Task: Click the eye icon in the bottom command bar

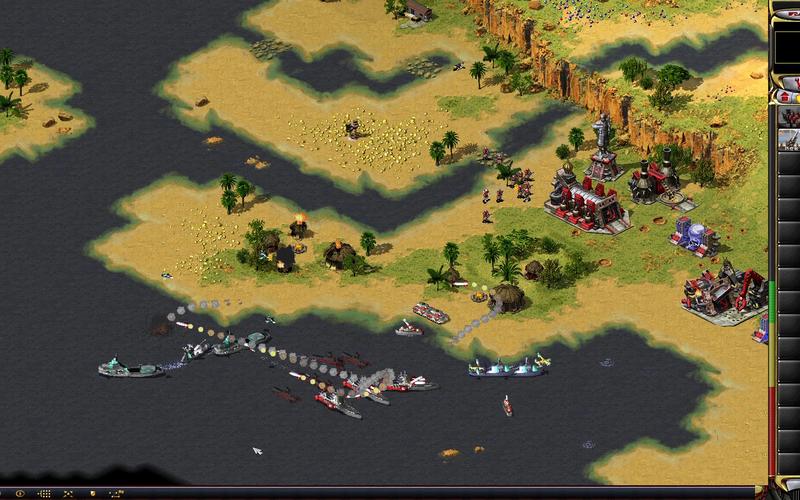Action: (20, 494)
